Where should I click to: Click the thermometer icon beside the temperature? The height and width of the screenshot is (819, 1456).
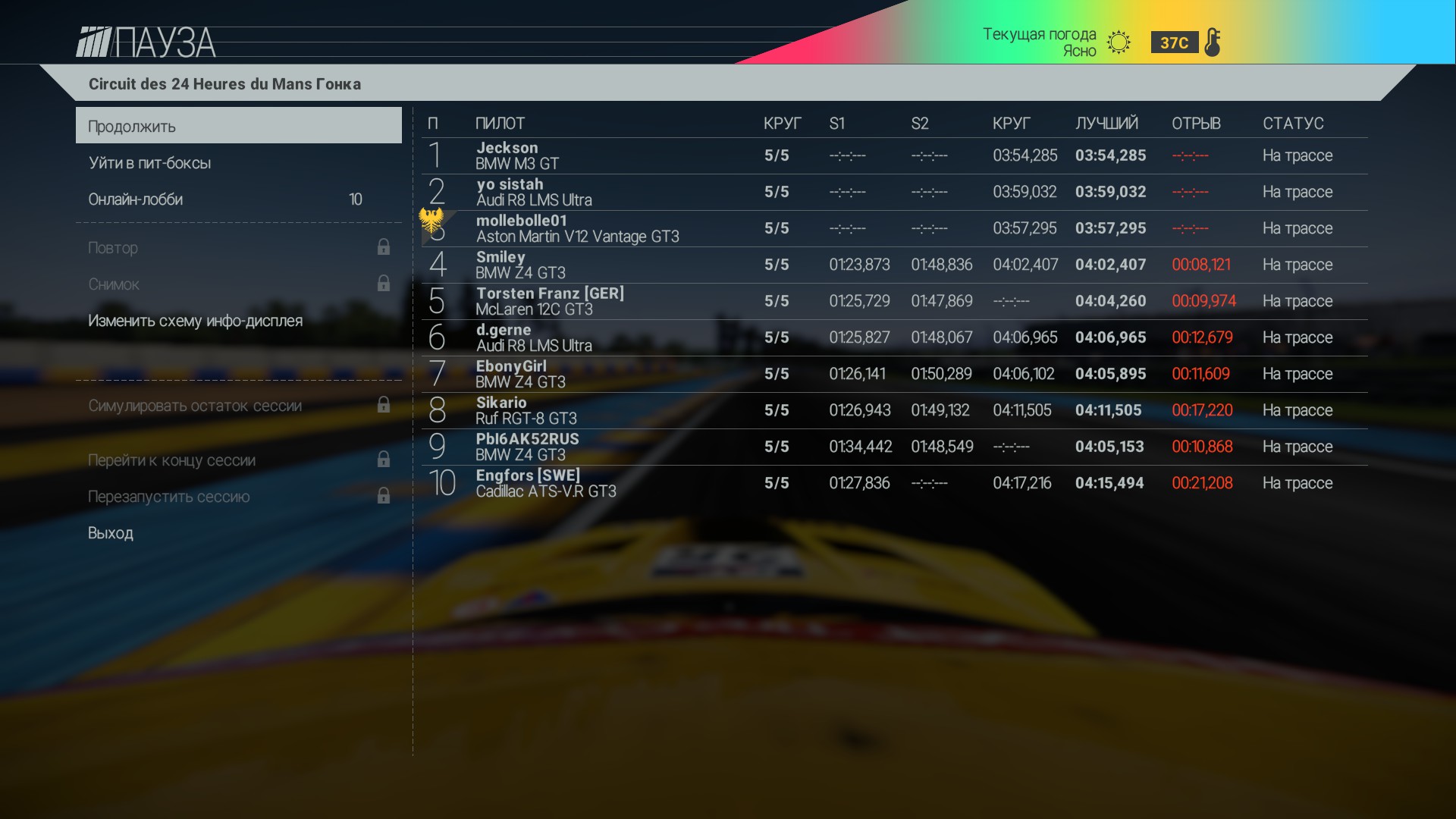(1214, 42)
